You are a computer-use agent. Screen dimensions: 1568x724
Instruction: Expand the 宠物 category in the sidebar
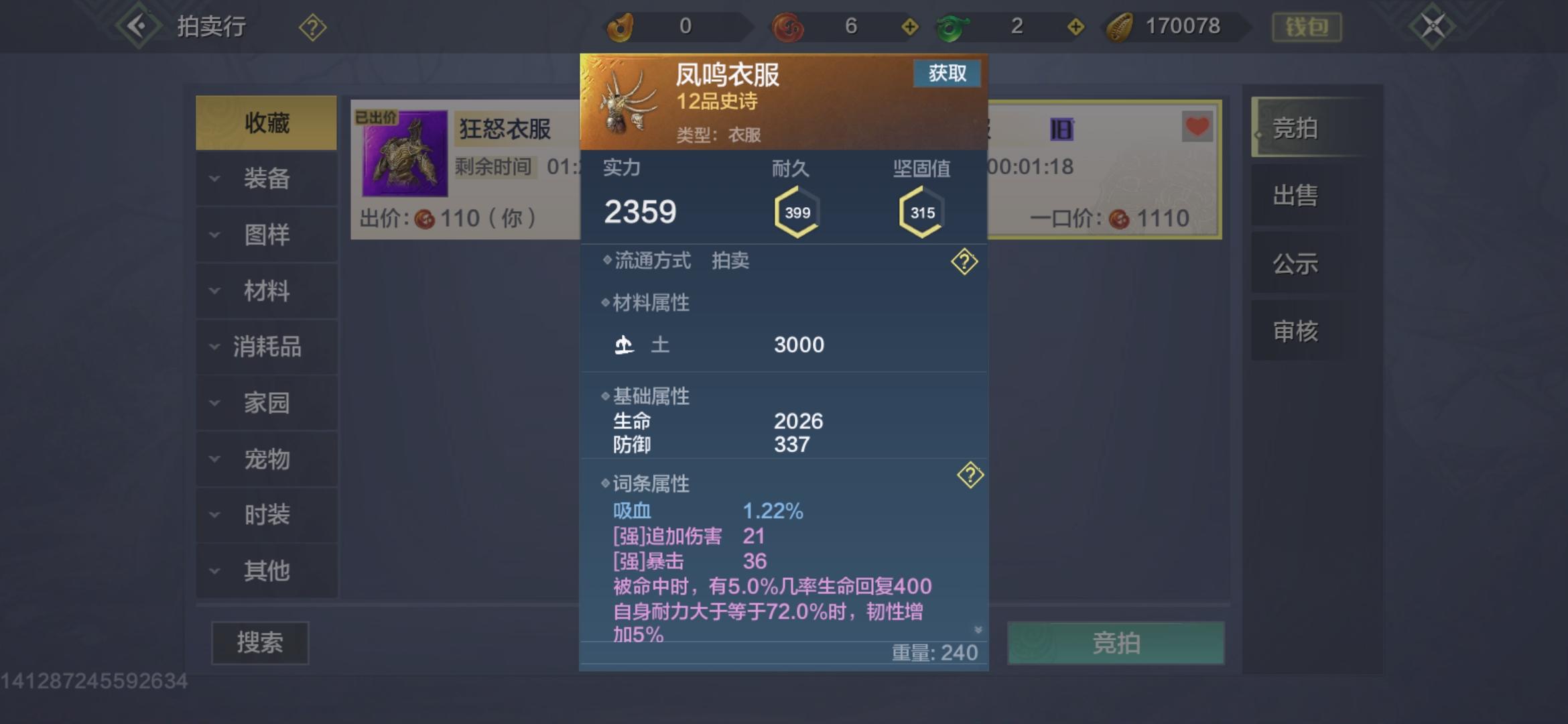point(267,460)
